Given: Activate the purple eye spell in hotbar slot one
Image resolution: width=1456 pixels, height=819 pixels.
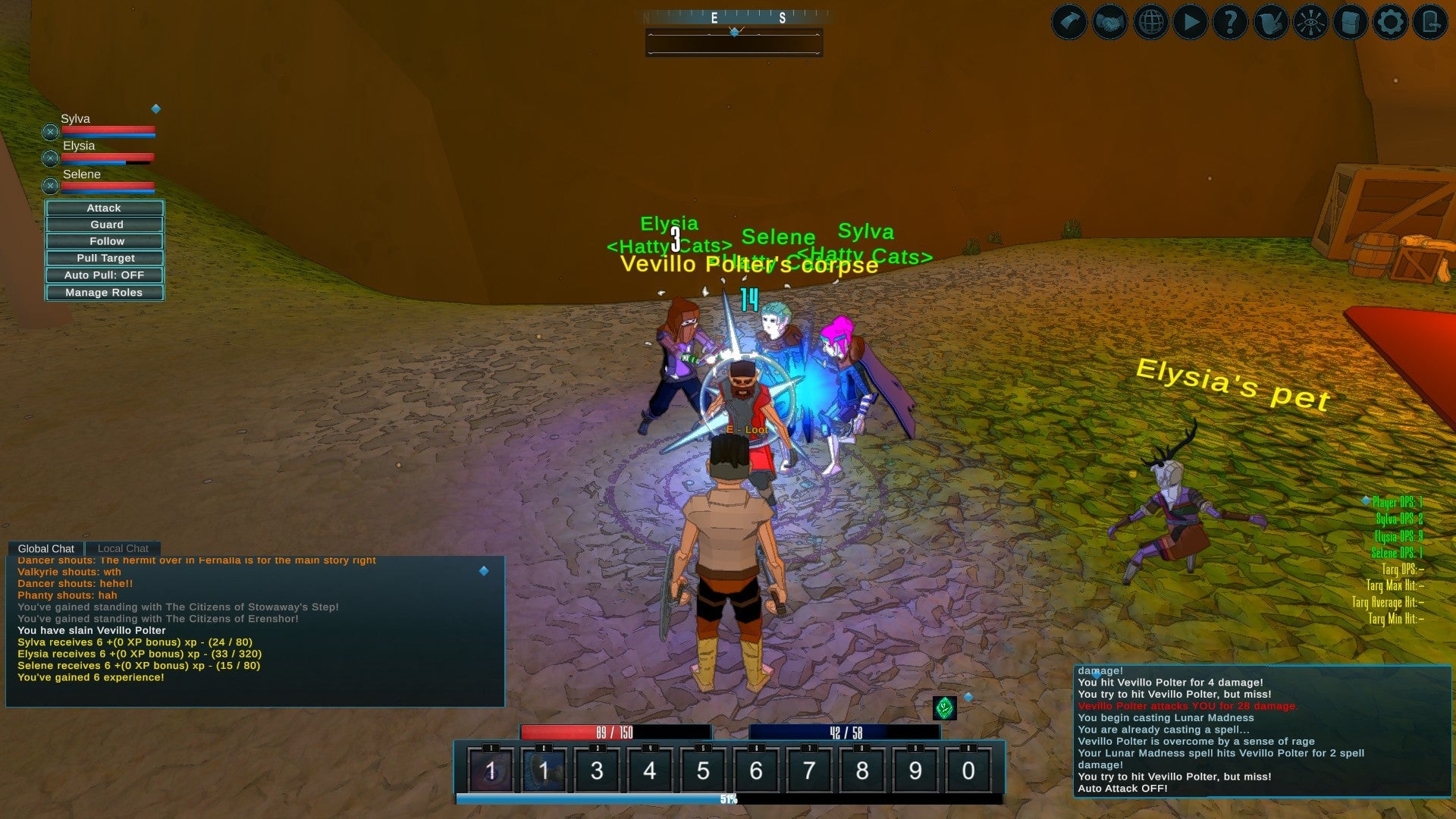Looking at the screenshot, I should click(491, 770).
